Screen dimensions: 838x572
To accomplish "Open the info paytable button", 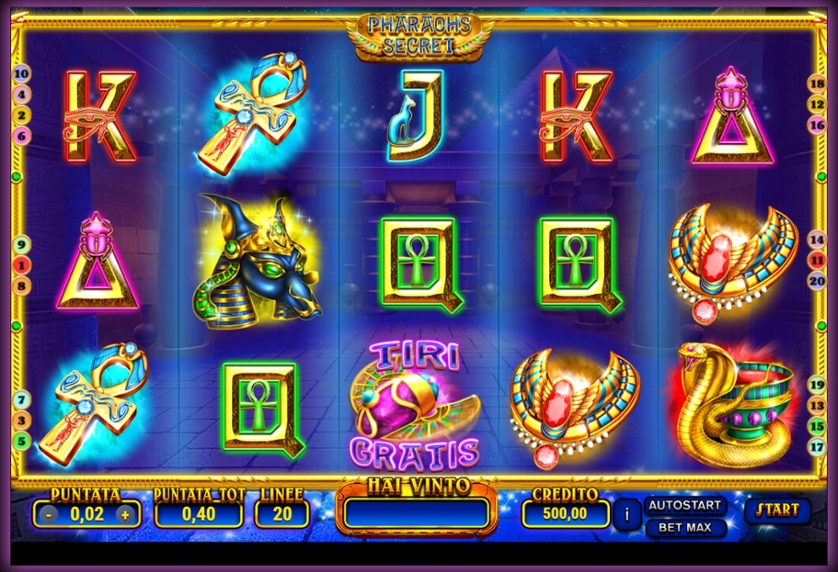I will 626,514.
